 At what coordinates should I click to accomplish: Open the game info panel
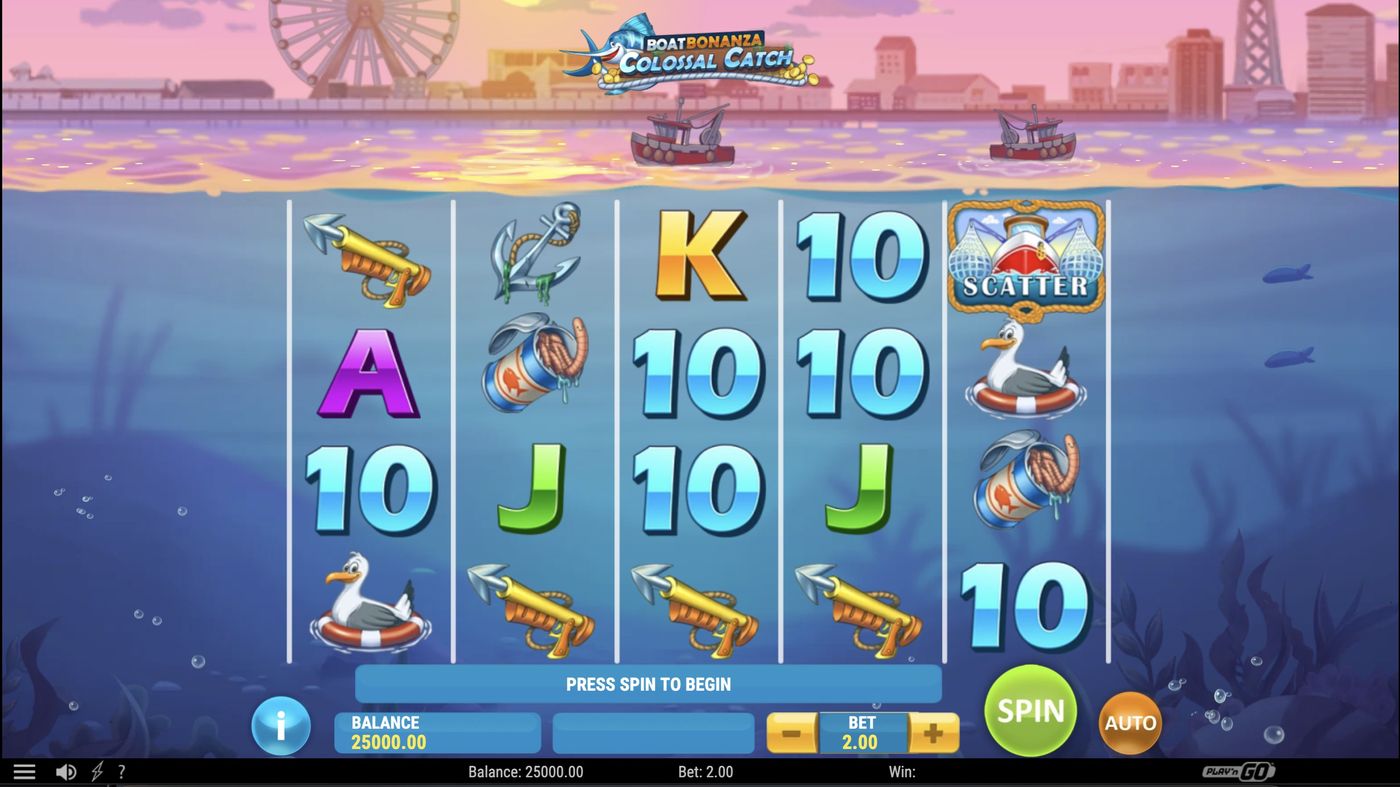click(x=280, y=726)
